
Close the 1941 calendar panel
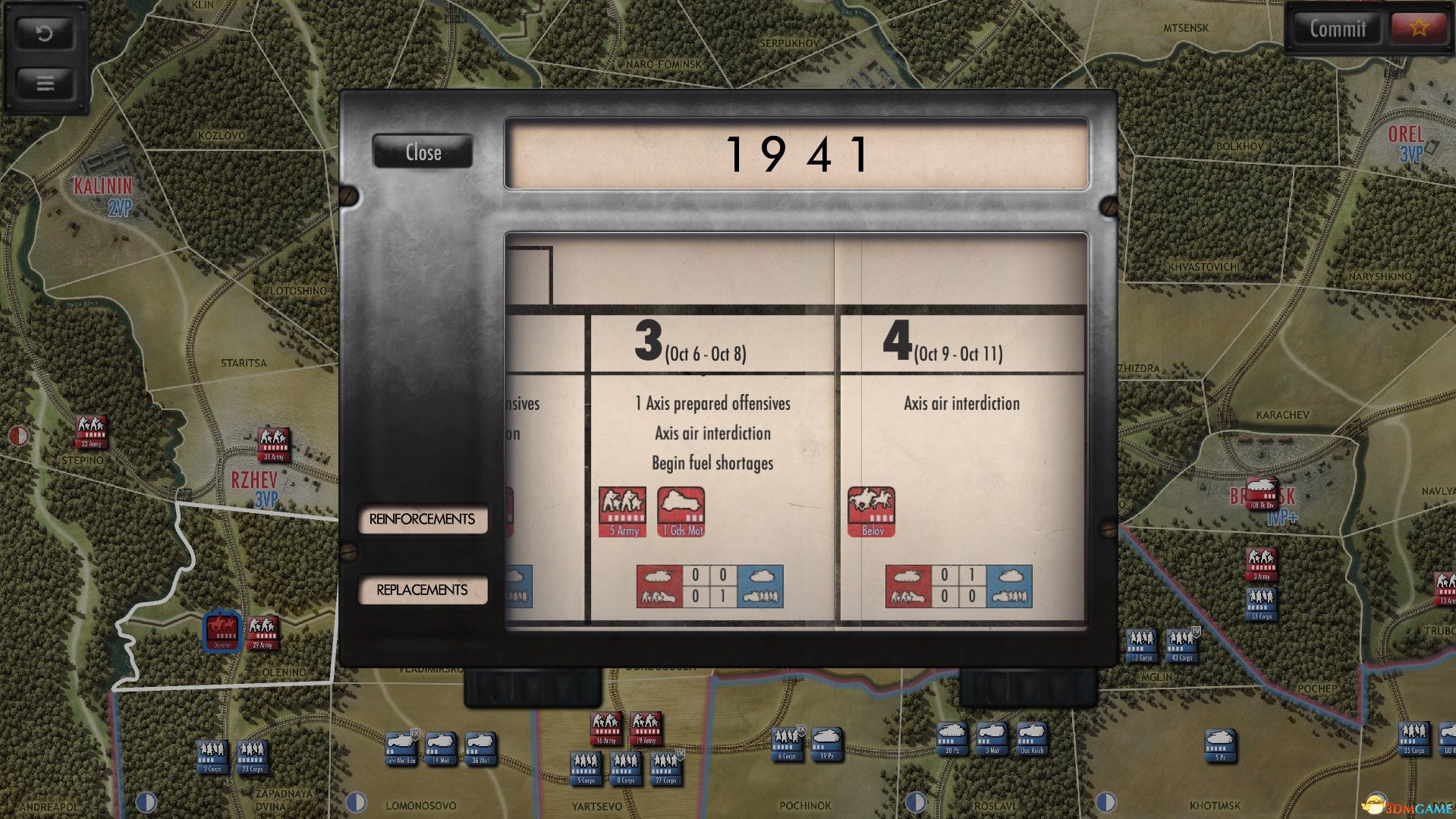pos(423,152)
